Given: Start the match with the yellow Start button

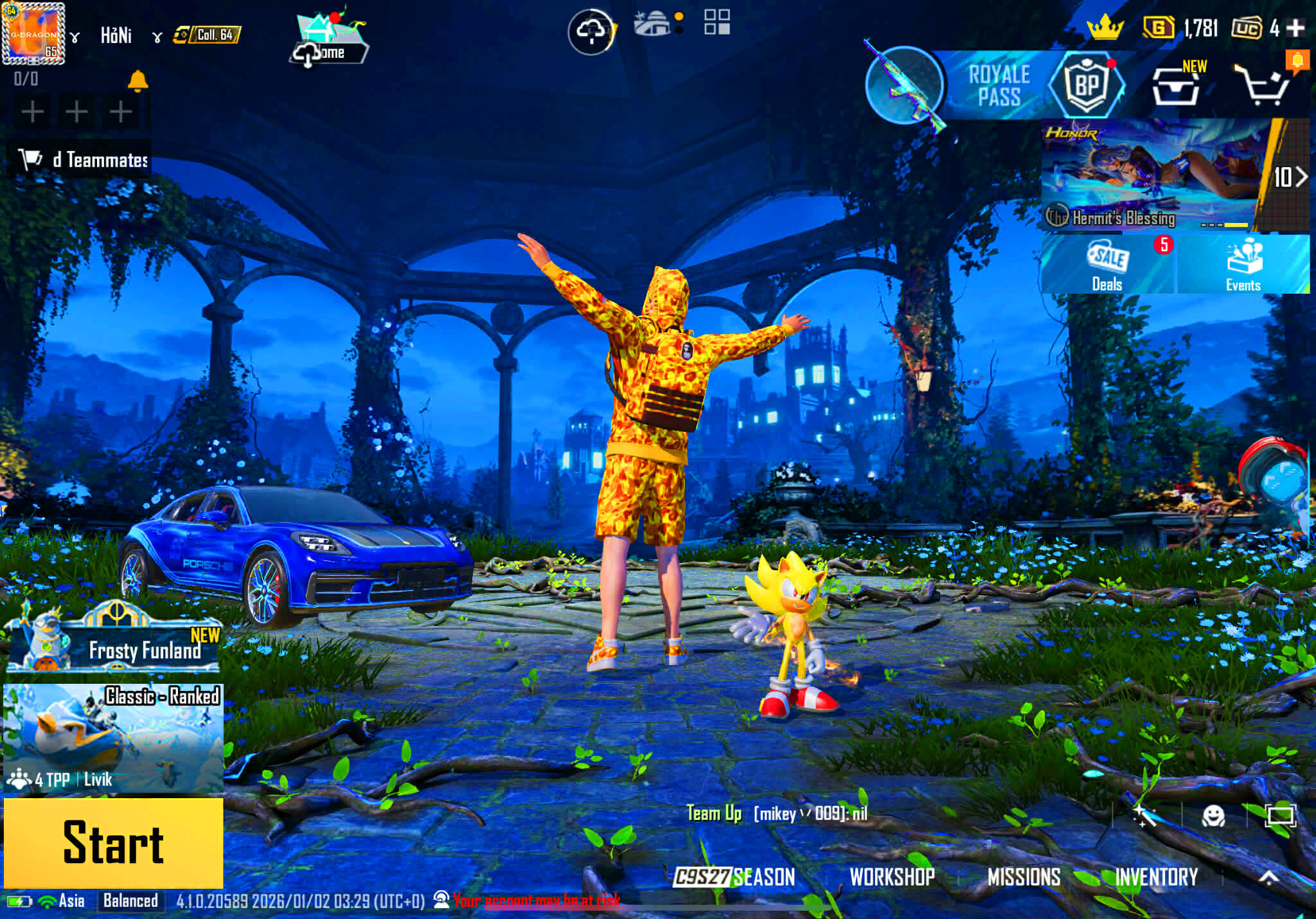Looking at the screenshot, I should [114, 843].
